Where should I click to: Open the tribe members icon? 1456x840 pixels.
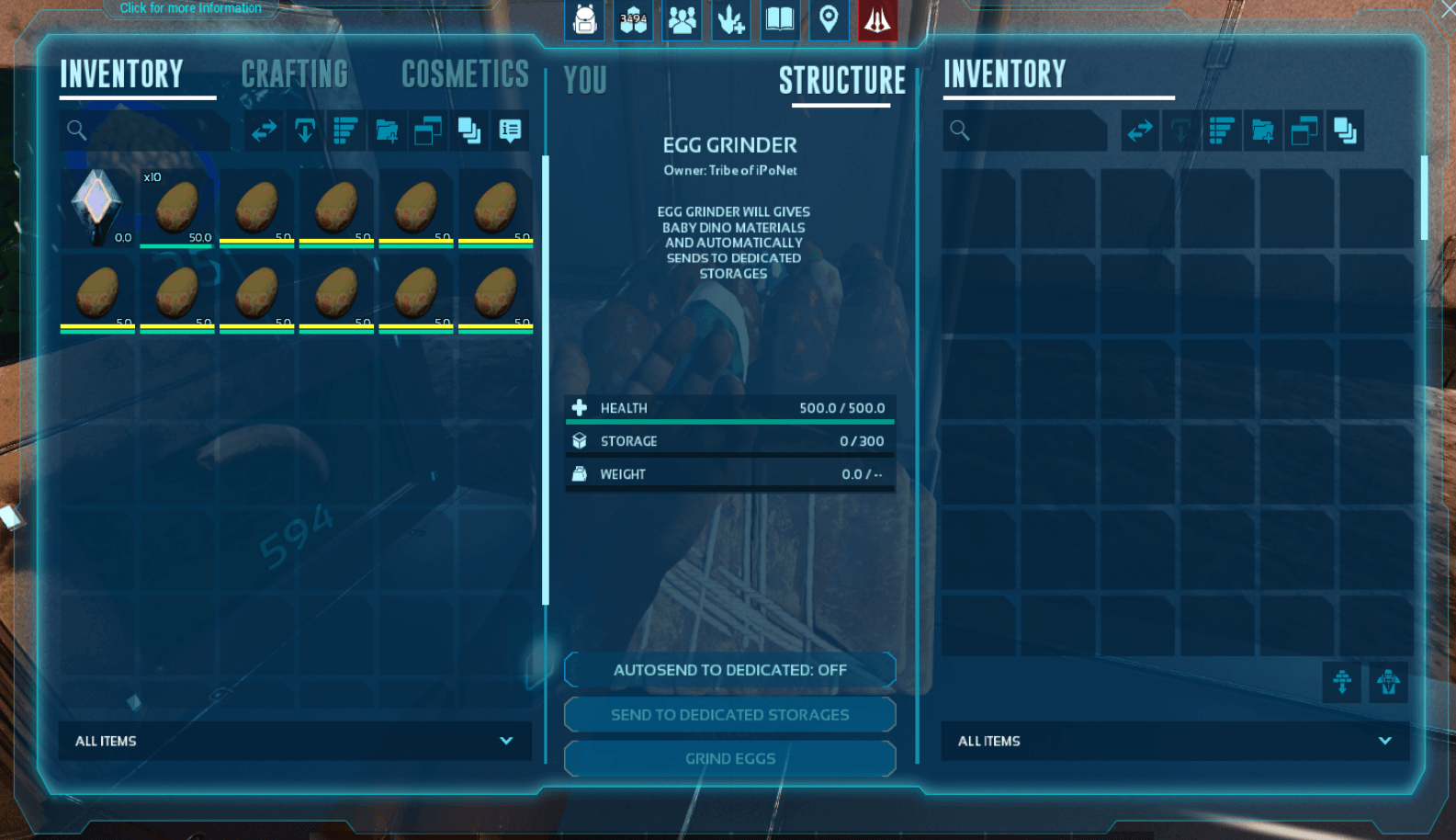683,19
